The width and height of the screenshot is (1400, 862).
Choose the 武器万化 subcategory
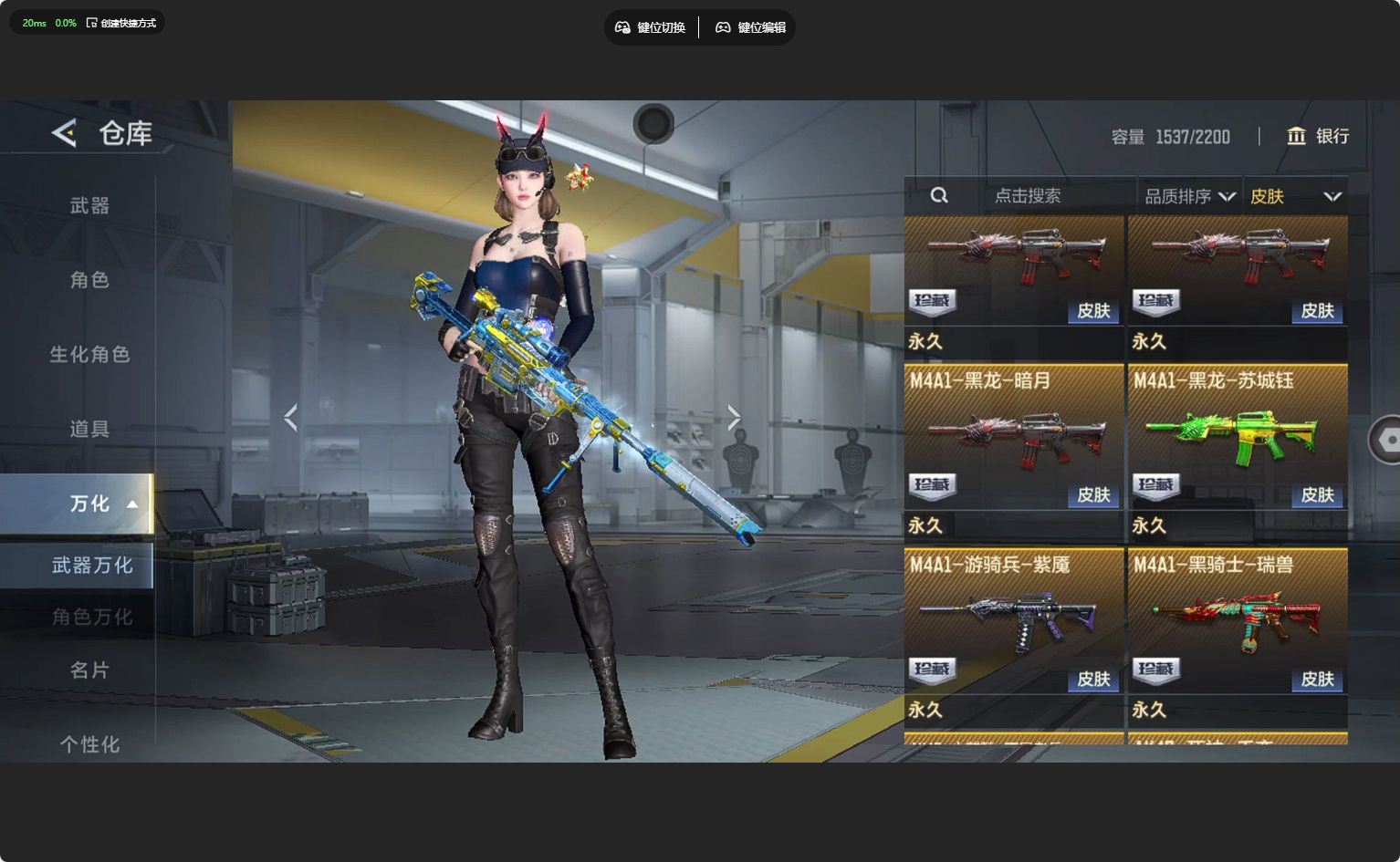91,566
